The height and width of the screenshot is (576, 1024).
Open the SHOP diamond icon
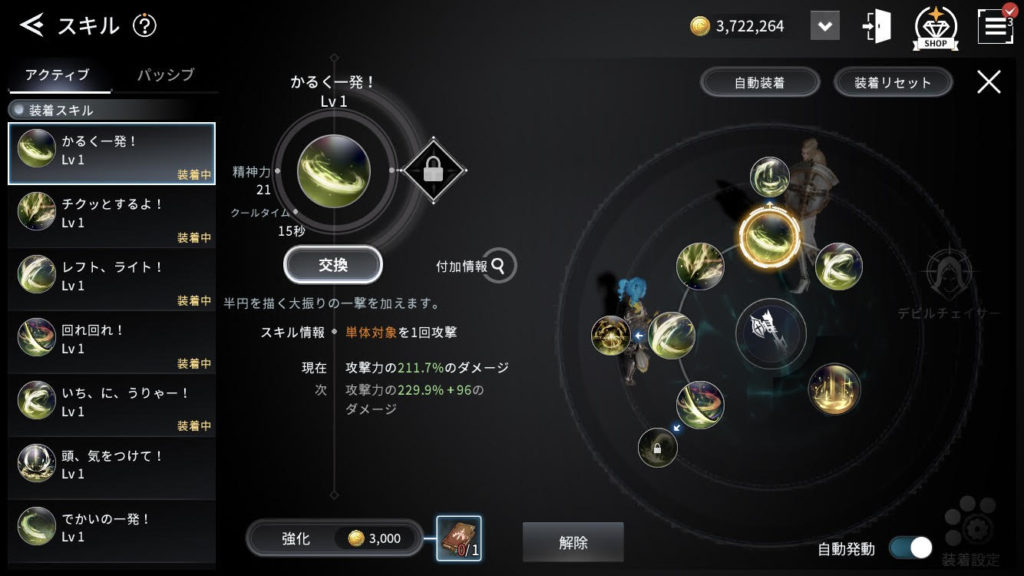click(x=936, y=27)
